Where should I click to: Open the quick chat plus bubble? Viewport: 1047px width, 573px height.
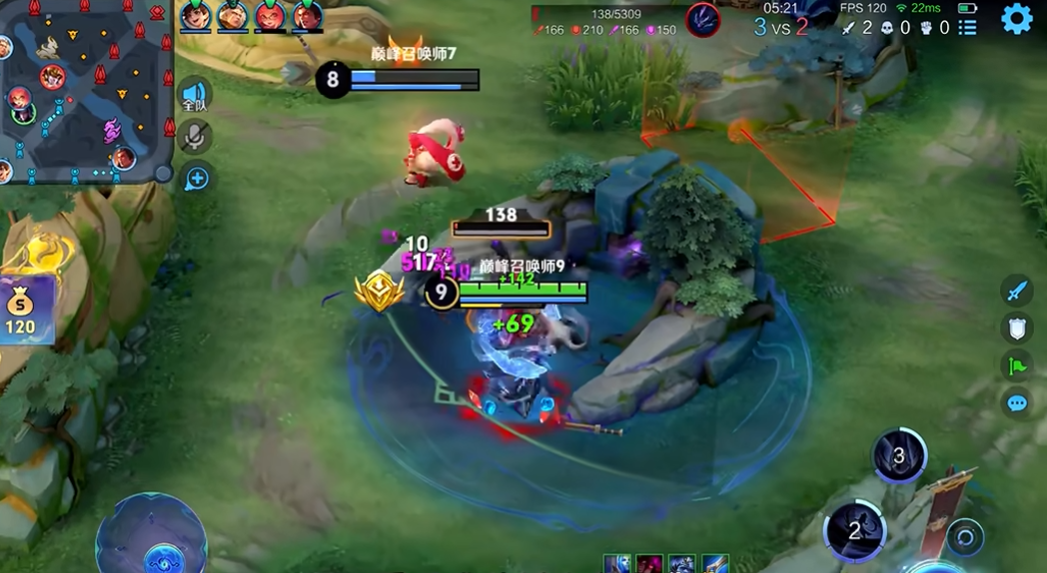coord(197,179)
